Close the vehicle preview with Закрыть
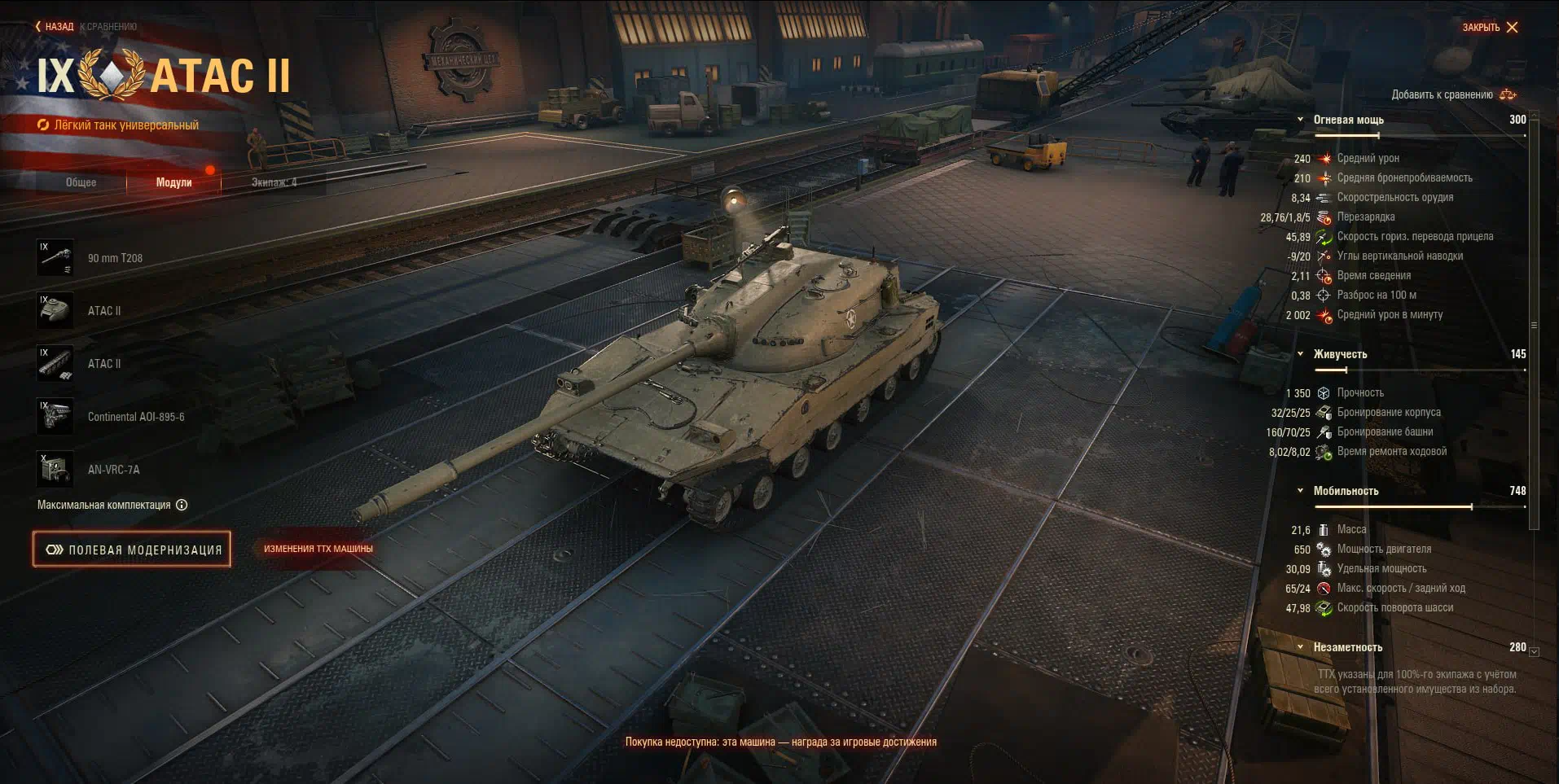 point(1490,28)
